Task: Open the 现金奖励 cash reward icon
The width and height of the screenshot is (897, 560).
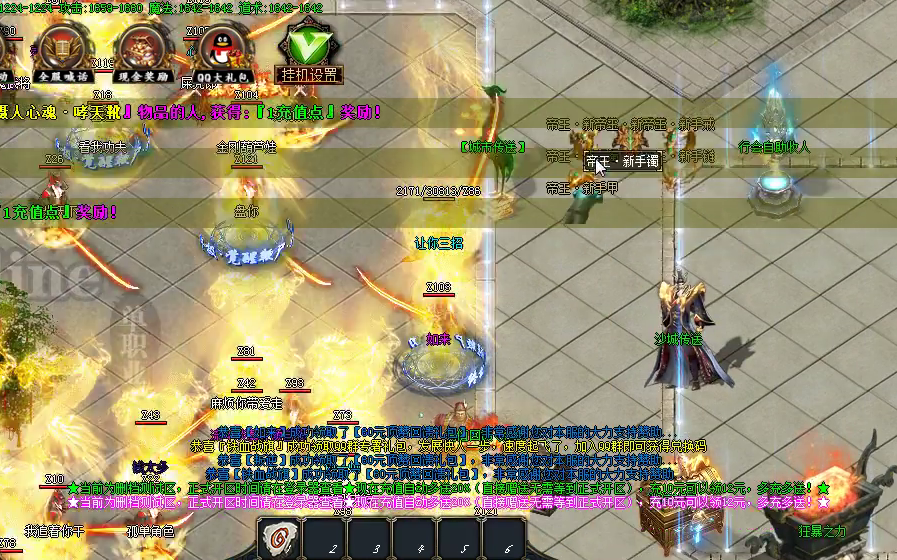Action: [x=143, y=50]
